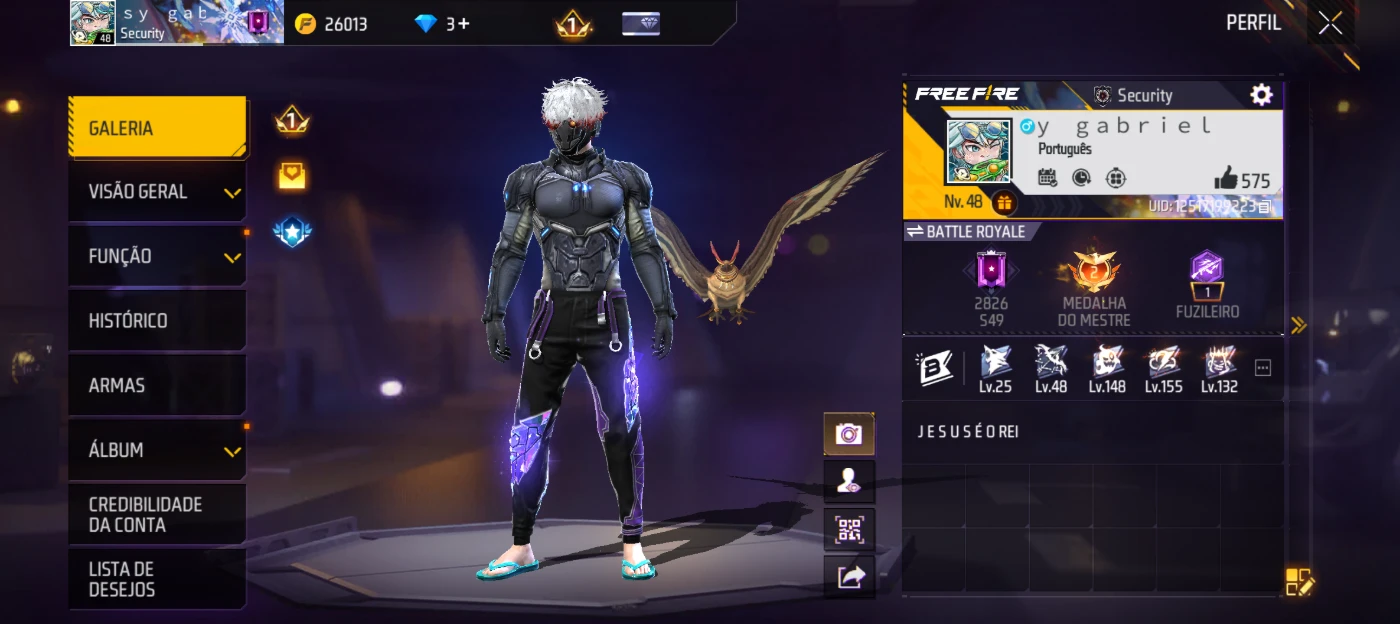Open the Função section
Image resolution: width=1400 pixels, height=624 pixels.
pyautogui.click(x=157, y=257)
